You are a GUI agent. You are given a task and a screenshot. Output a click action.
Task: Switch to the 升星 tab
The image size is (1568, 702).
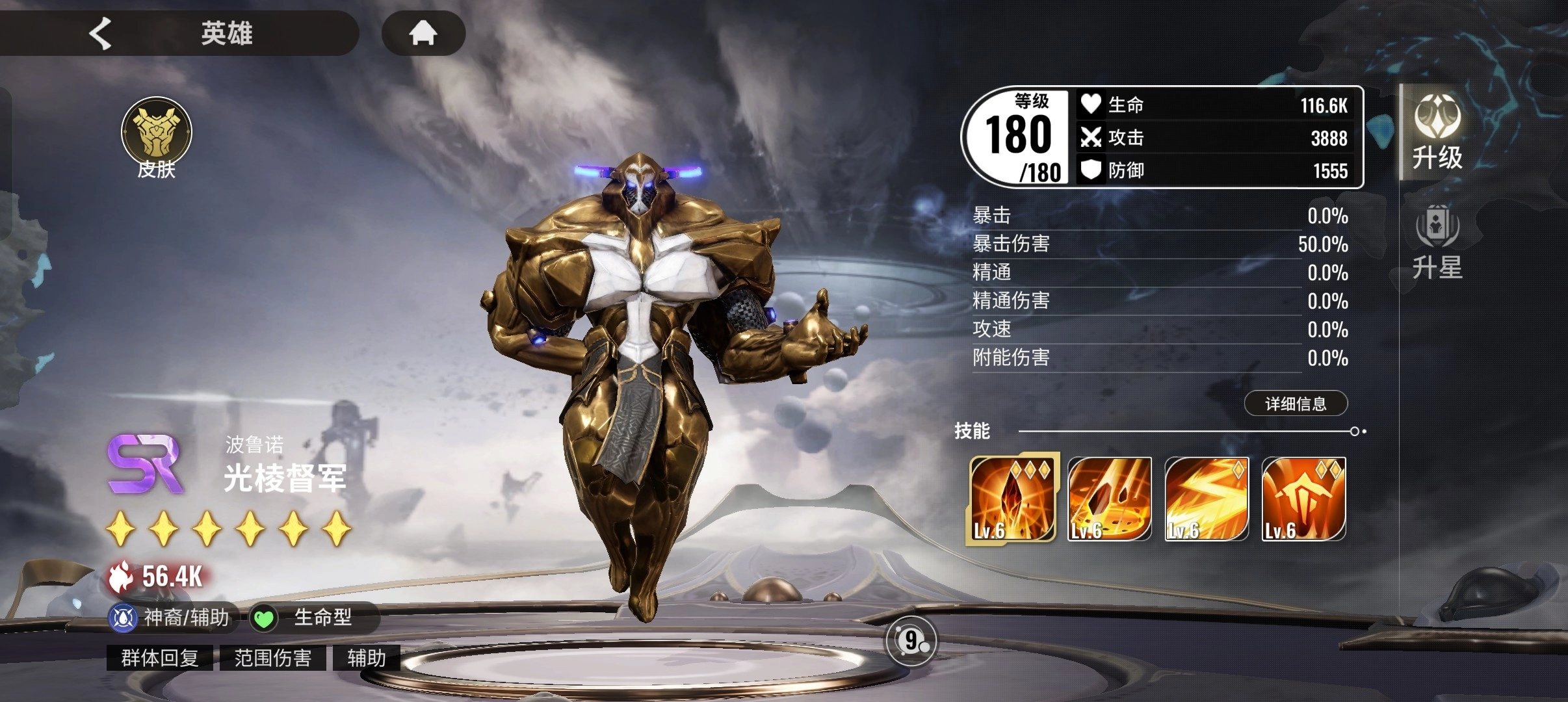1437,241
